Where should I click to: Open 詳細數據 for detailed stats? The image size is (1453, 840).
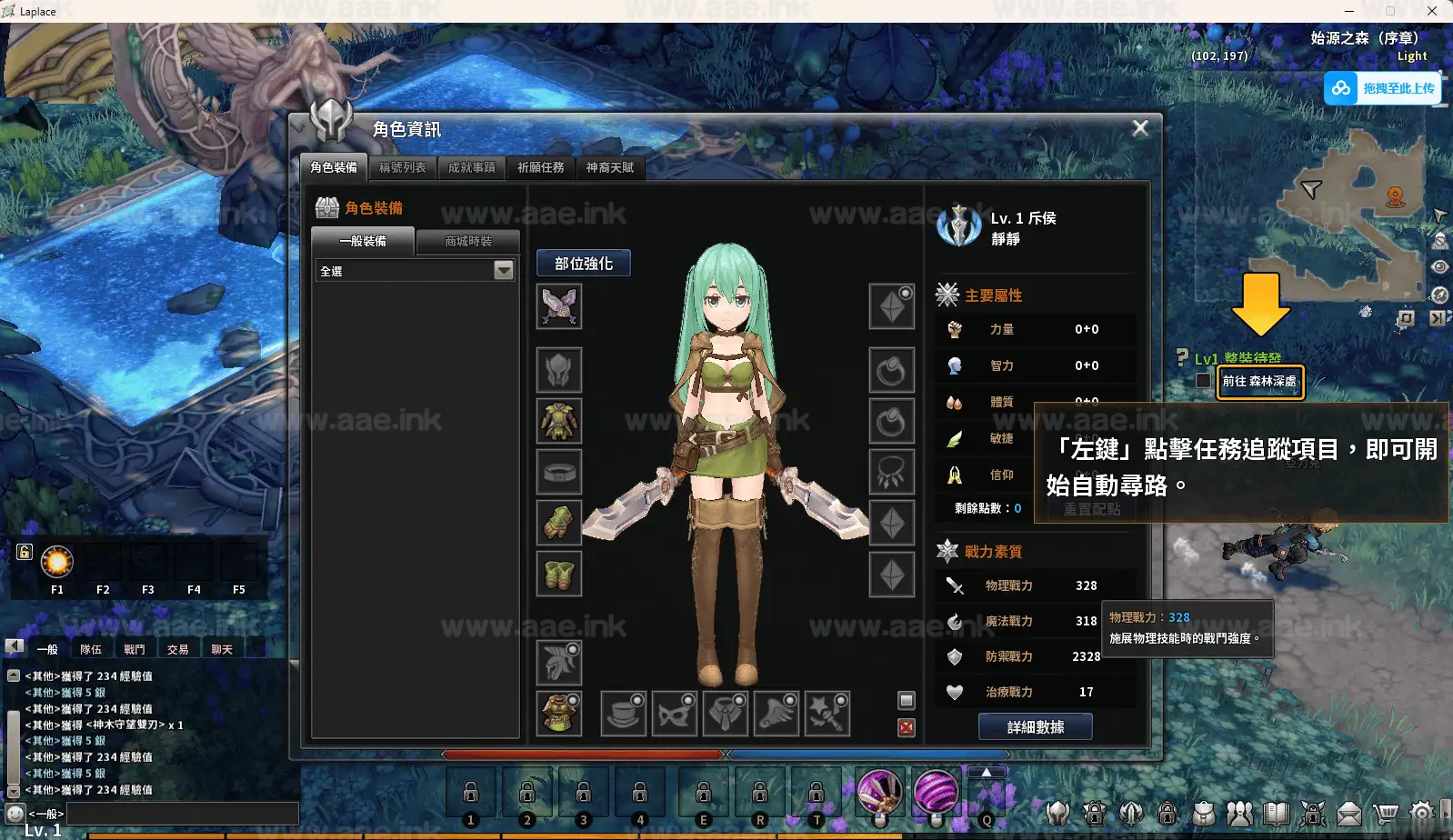click(x=1036, y=726)
